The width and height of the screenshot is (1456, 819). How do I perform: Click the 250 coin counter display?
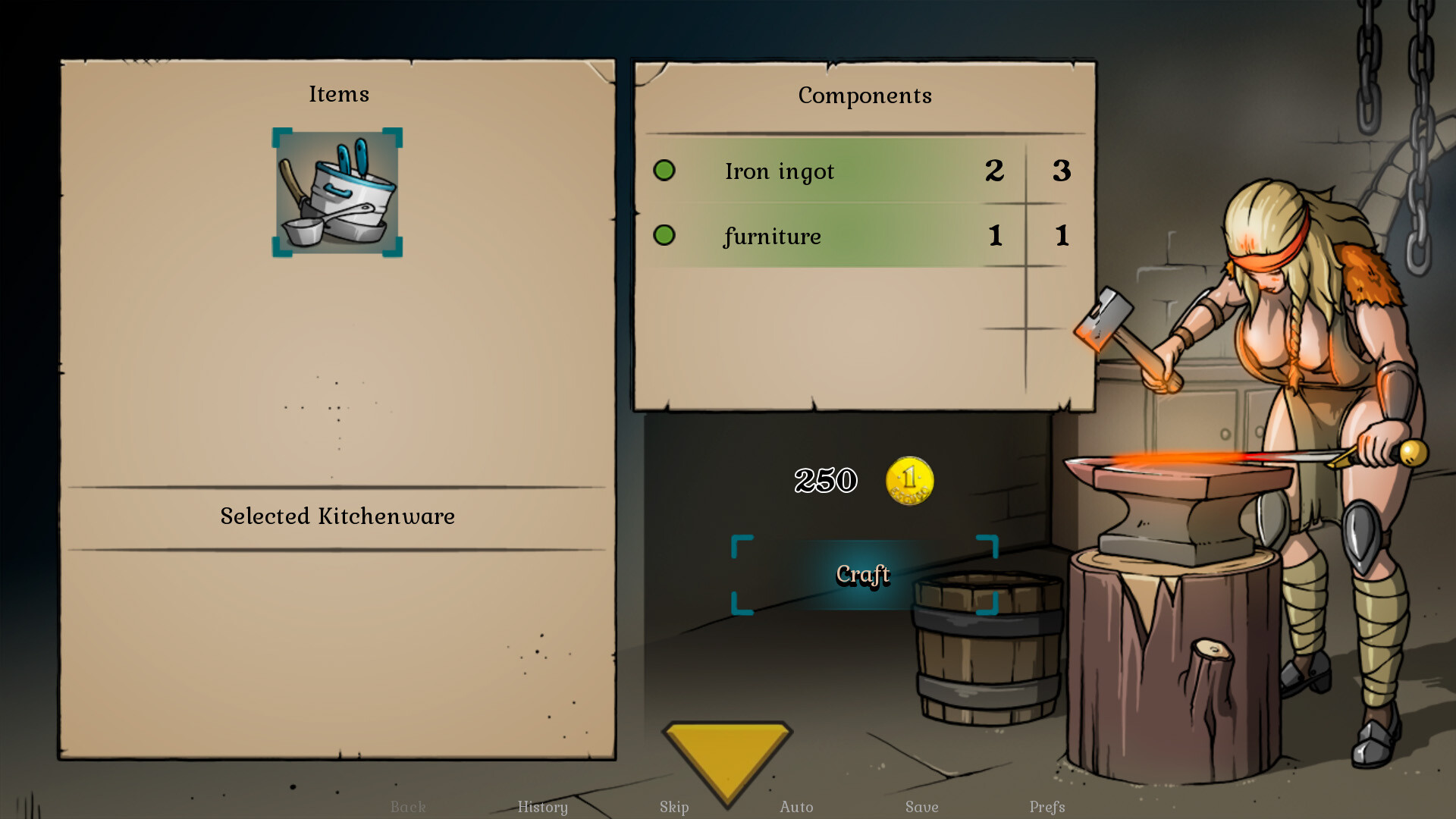click(826, 479)
